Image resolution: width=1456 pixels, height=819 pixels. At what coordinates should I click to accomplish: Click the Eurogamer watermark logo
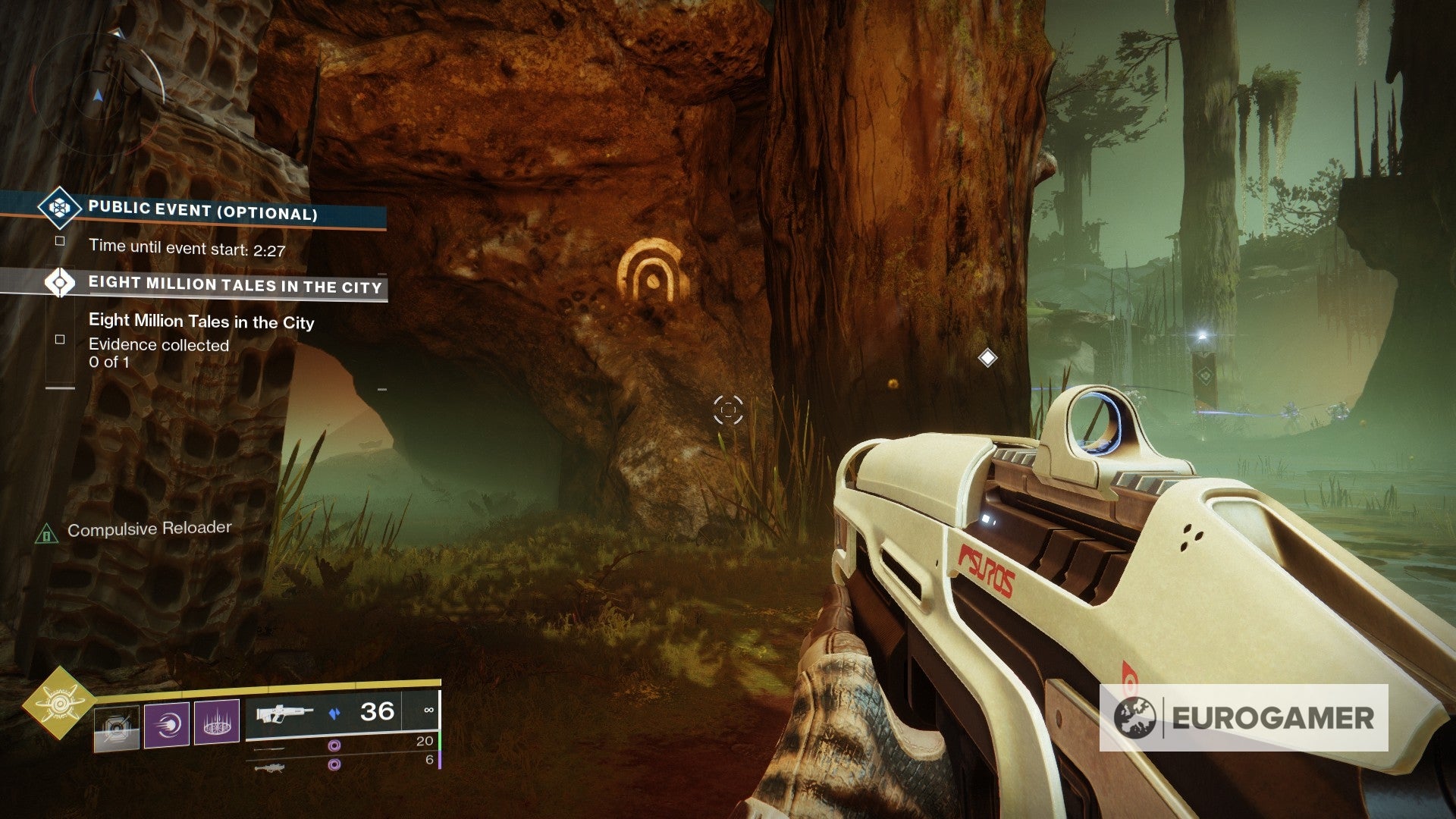pos(1244,717)
